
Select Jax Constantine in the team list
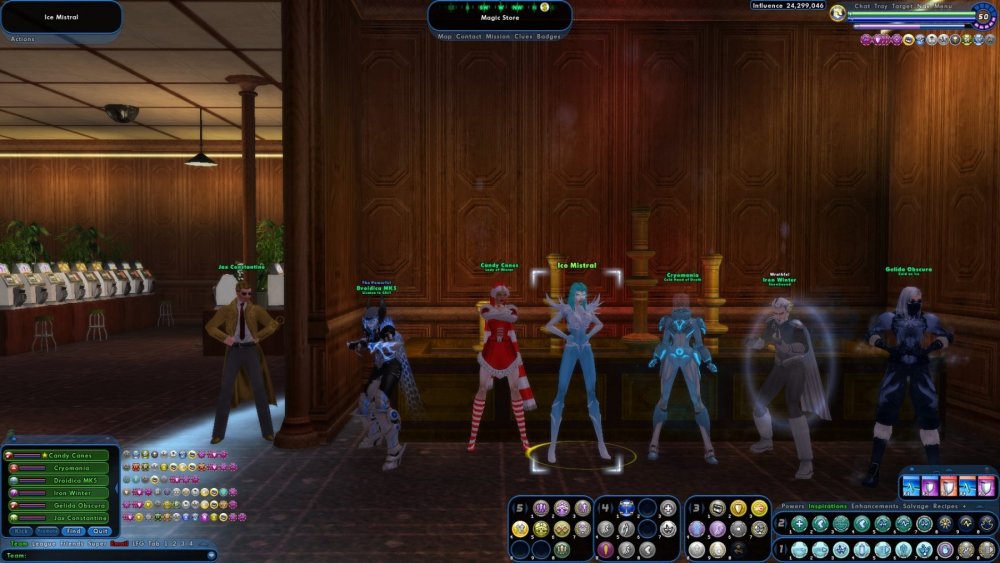coord(69,517)
